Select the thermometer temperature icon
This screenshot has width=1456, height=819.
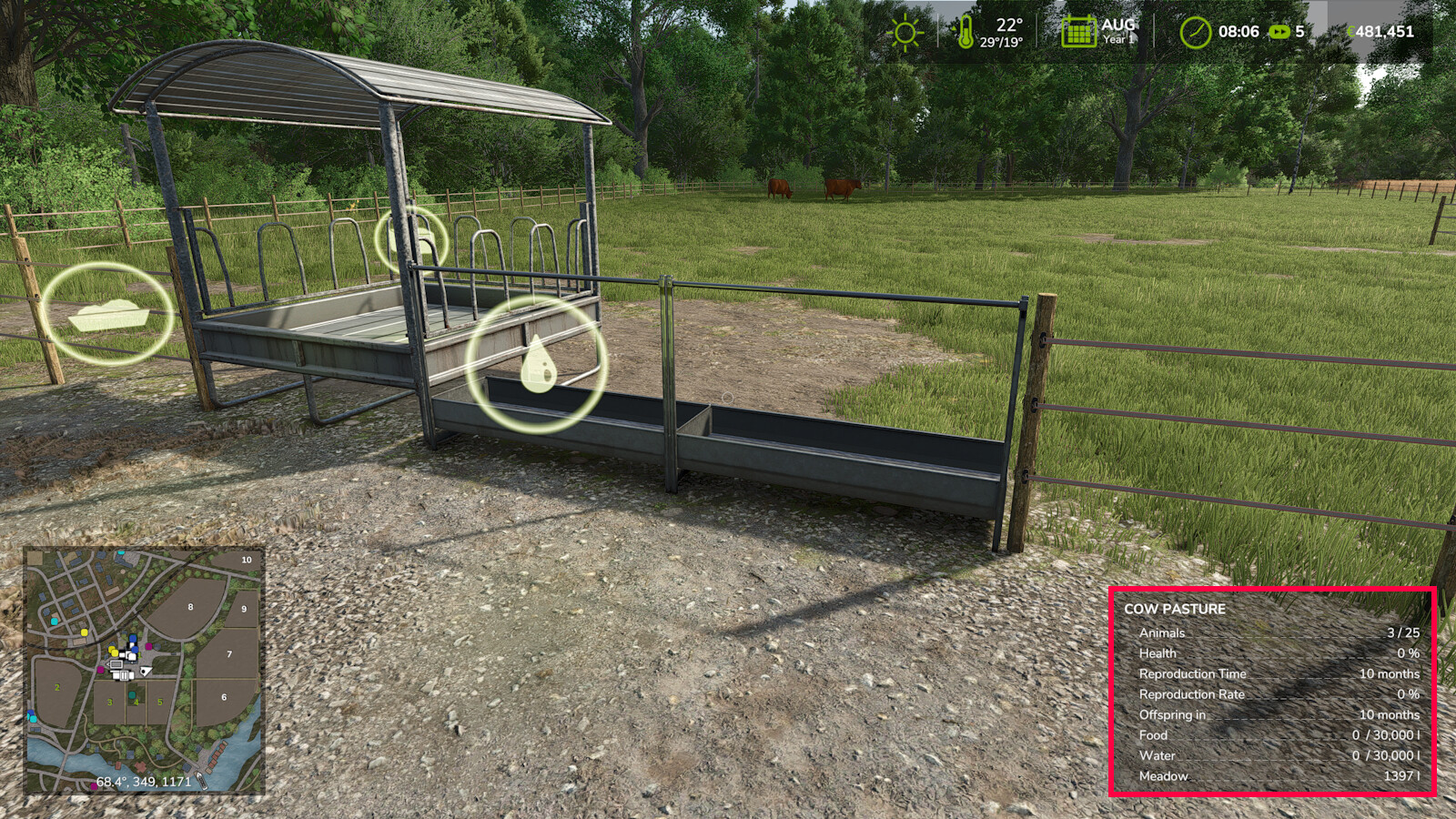coord(965,32)
